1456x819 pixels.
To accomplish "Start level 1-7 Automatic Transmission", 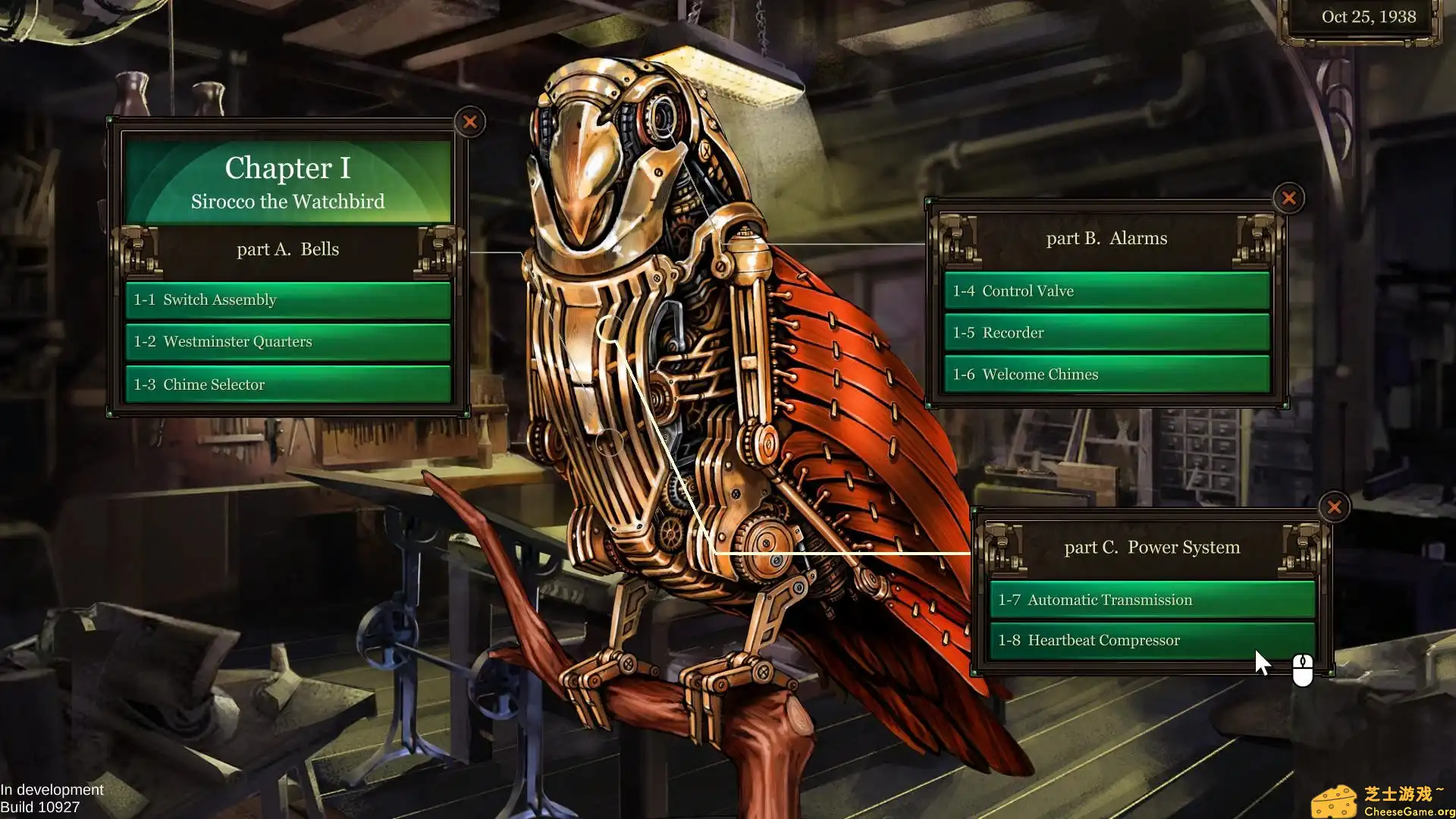I will click(1151, 599).
